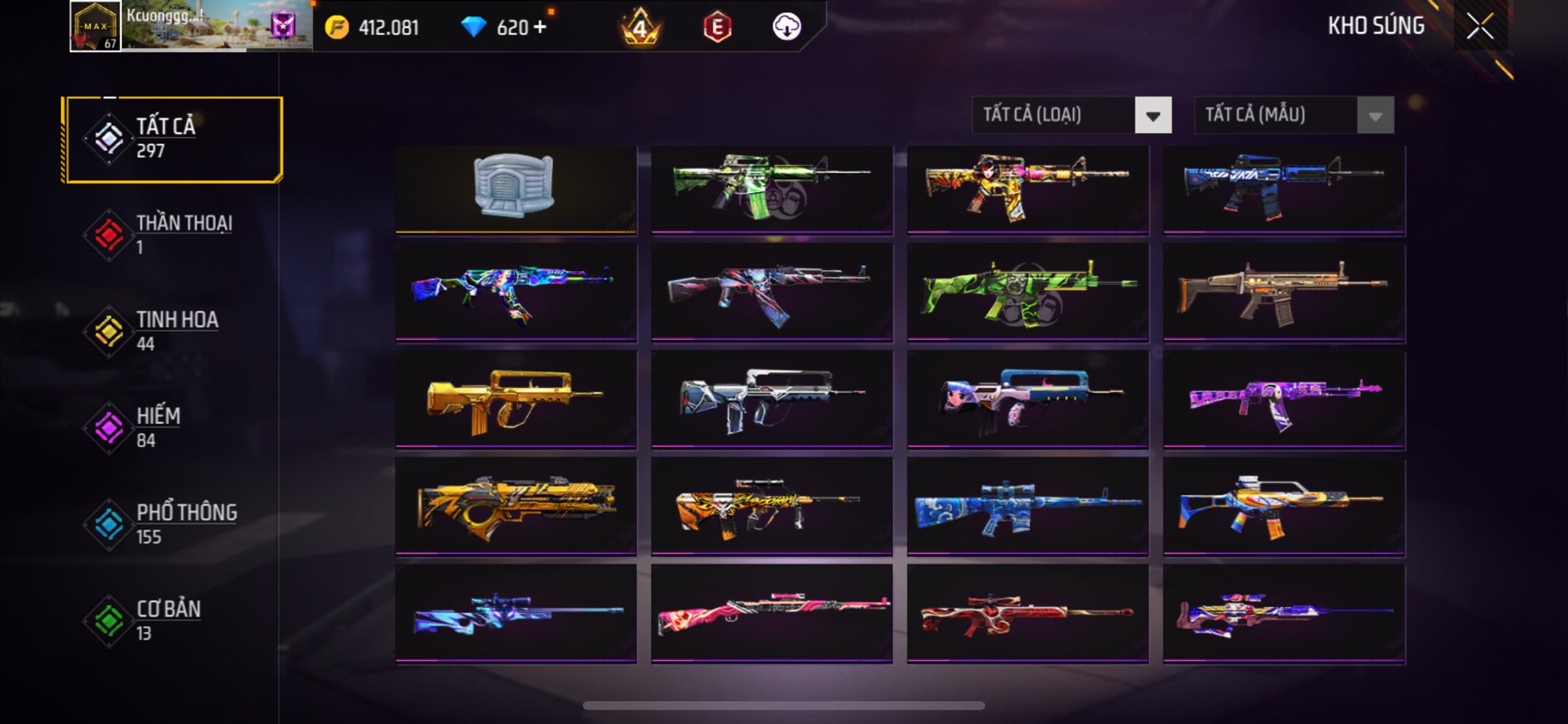This screenshot has height=724, width=1568.
Task: Select the Tất Cả category tab
Action: click(x=174, y=139)
